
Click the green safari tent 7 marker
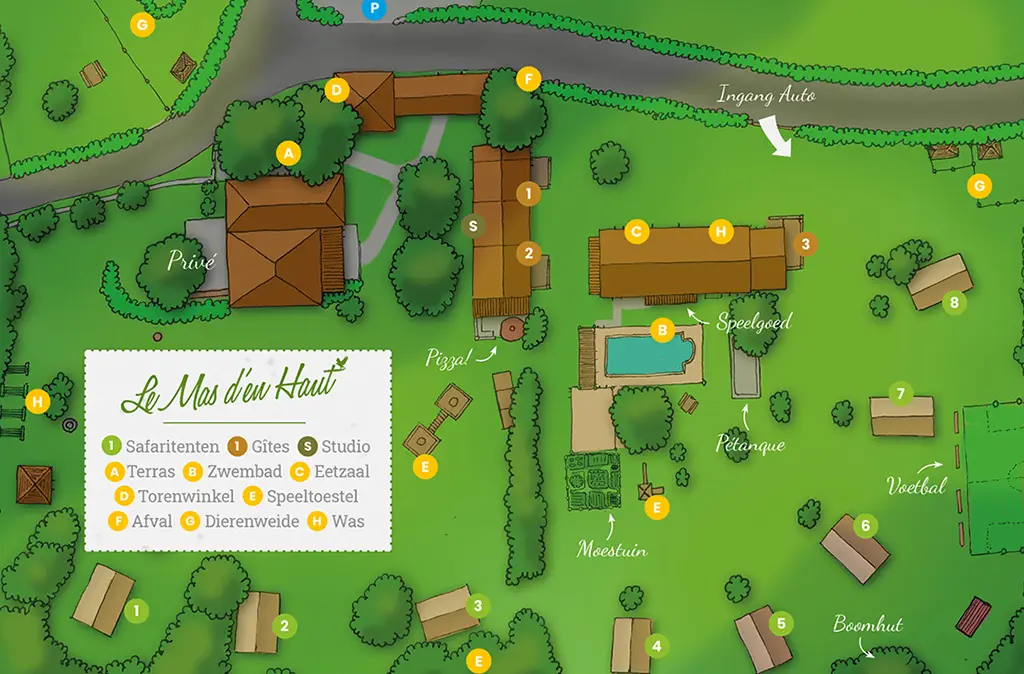900,393
